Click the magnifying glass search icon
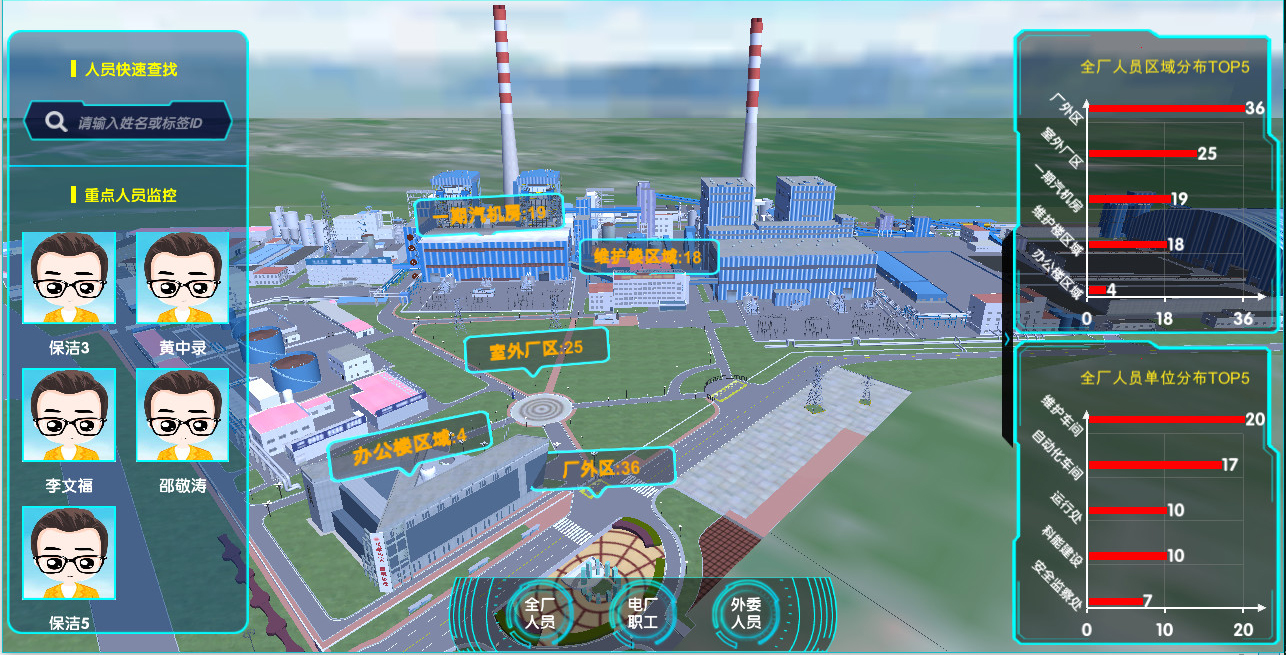Image resolution: width=1286 pixels, height=655 pixels. click(x=55, y=122)
